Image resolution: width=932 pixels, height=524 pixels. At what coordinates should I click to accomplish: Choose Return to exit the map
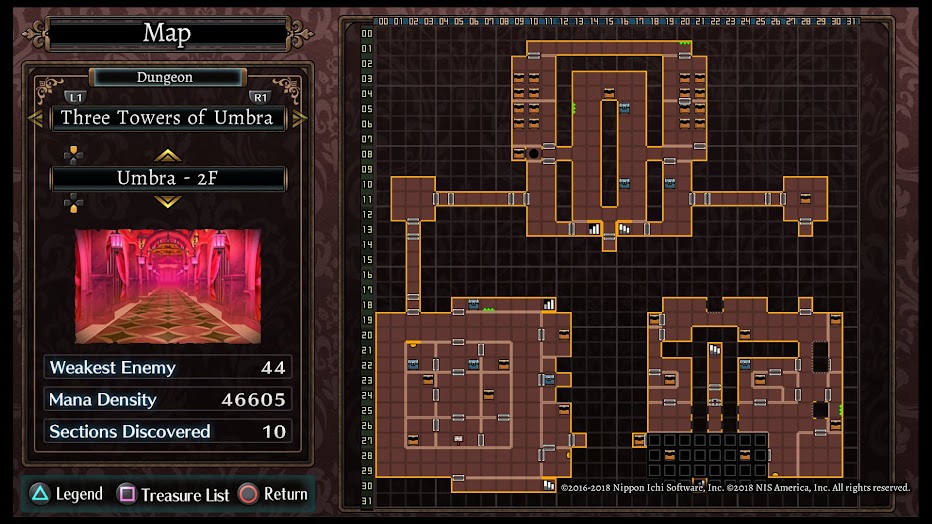pyautogui.click(x=273, y=494)
